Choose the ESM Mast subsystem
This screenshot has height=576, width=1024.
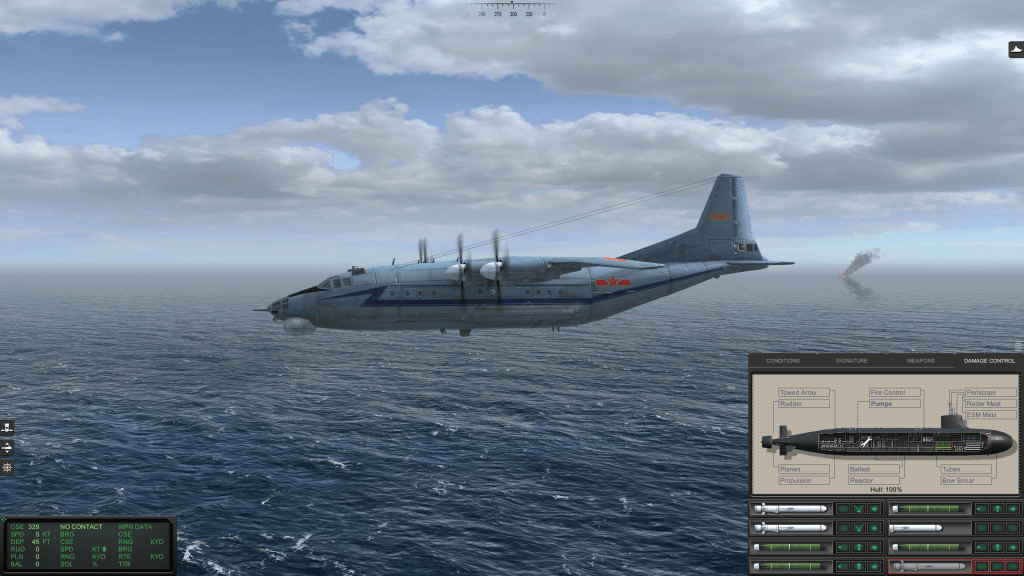tap(981, 415)
